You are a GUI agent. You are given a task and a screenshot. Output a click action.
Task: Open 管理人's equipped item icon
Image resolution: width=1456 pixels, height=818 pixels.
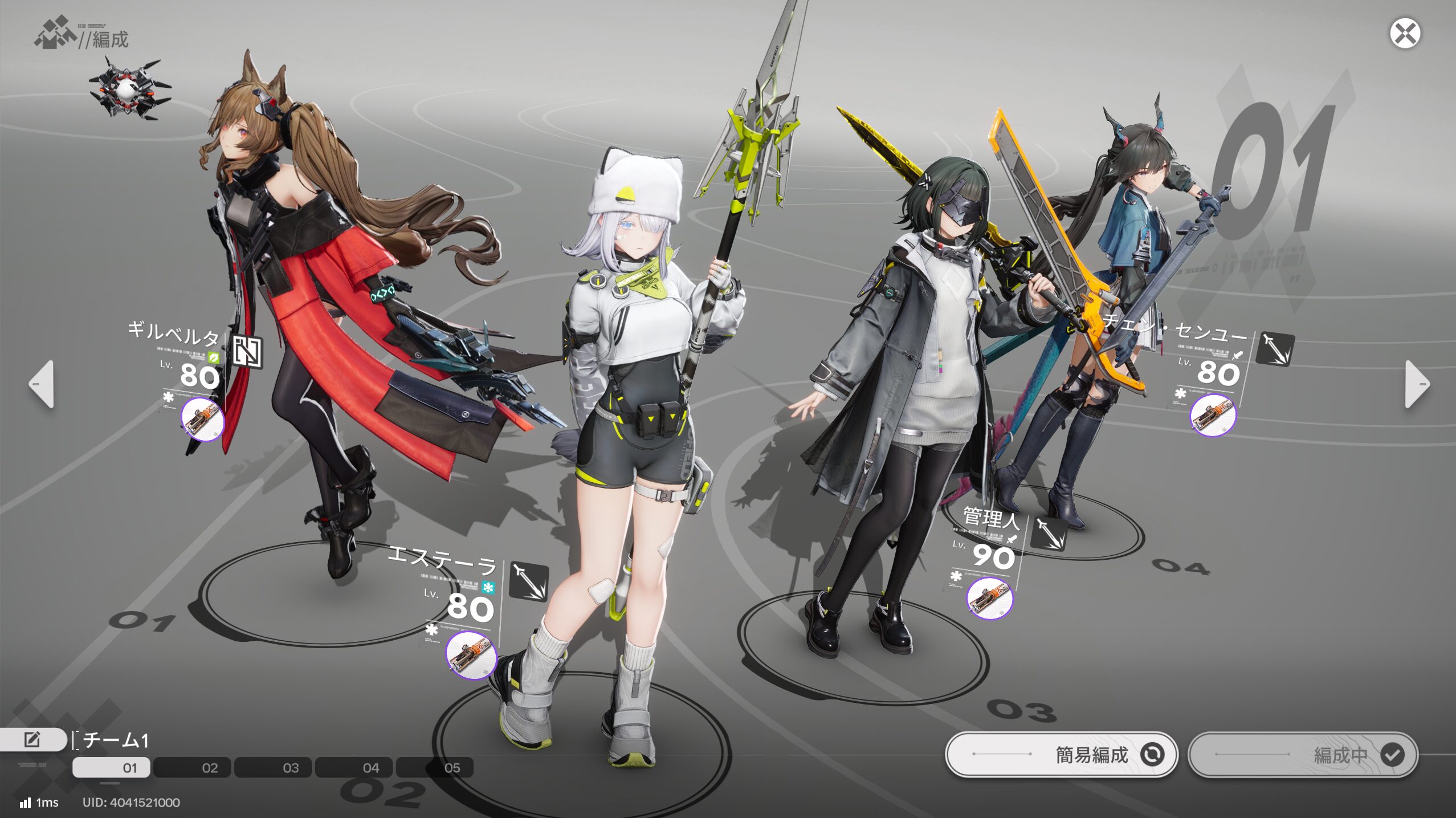tap(989, 598)
